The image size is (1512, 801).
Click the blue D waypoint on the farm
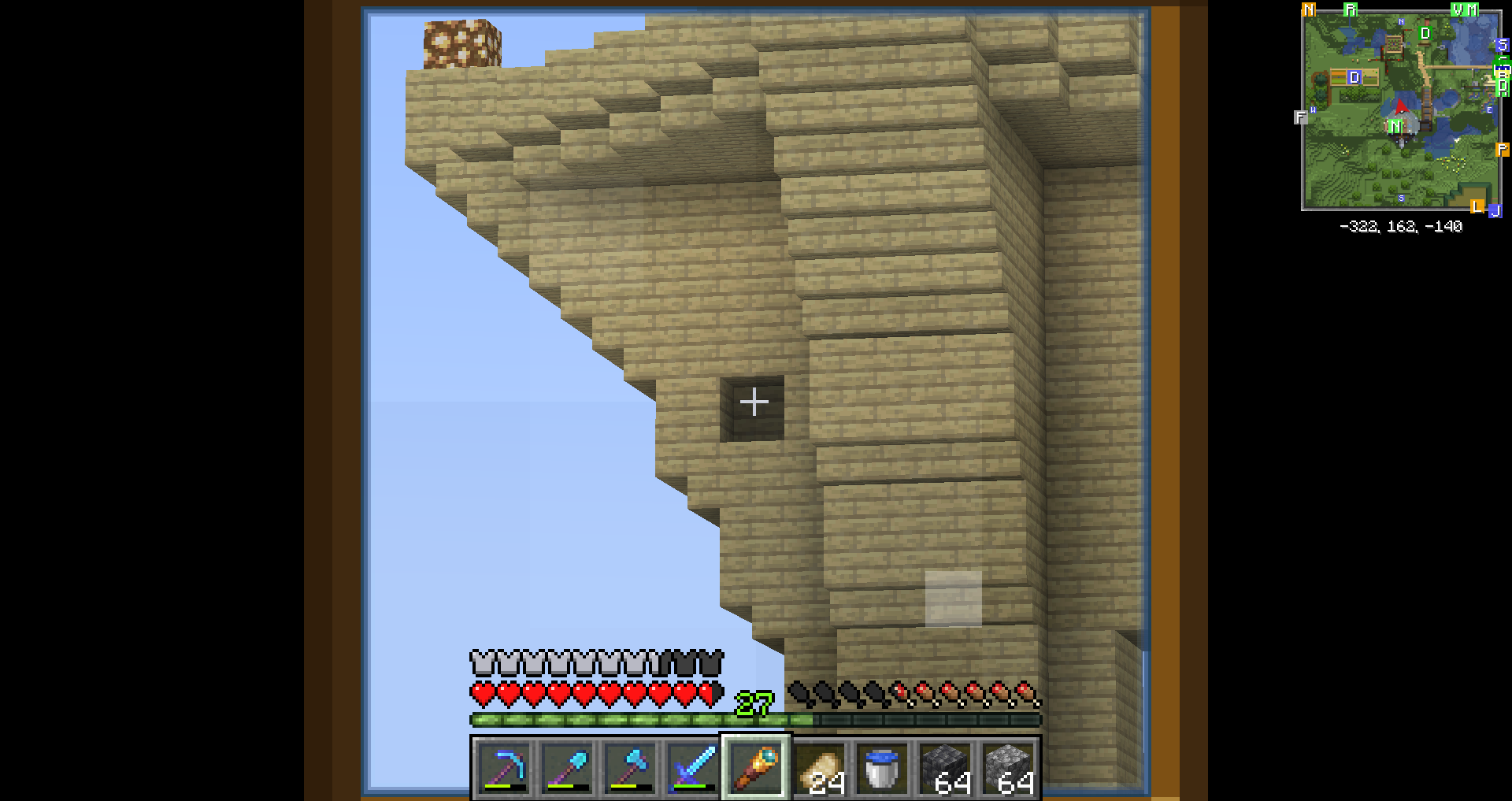[1354, 77]
